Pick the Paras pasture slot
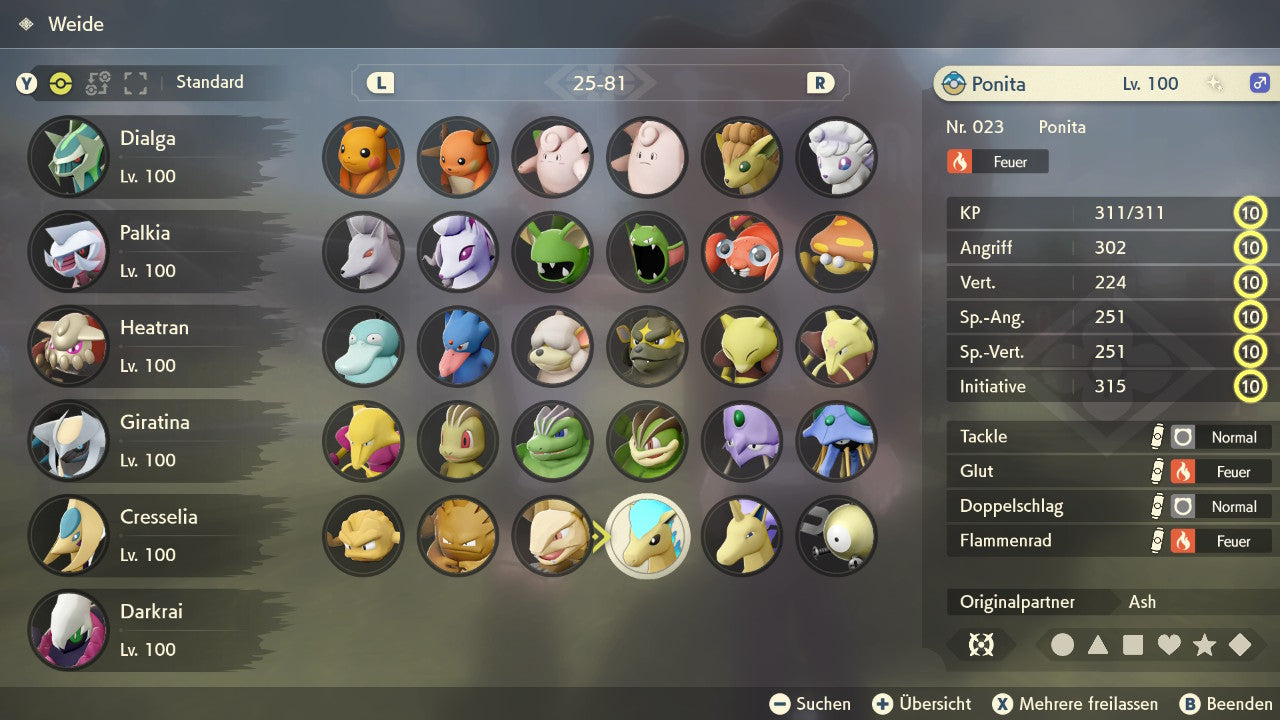Viewport: 1280px width, 720px height. point(742,251)
